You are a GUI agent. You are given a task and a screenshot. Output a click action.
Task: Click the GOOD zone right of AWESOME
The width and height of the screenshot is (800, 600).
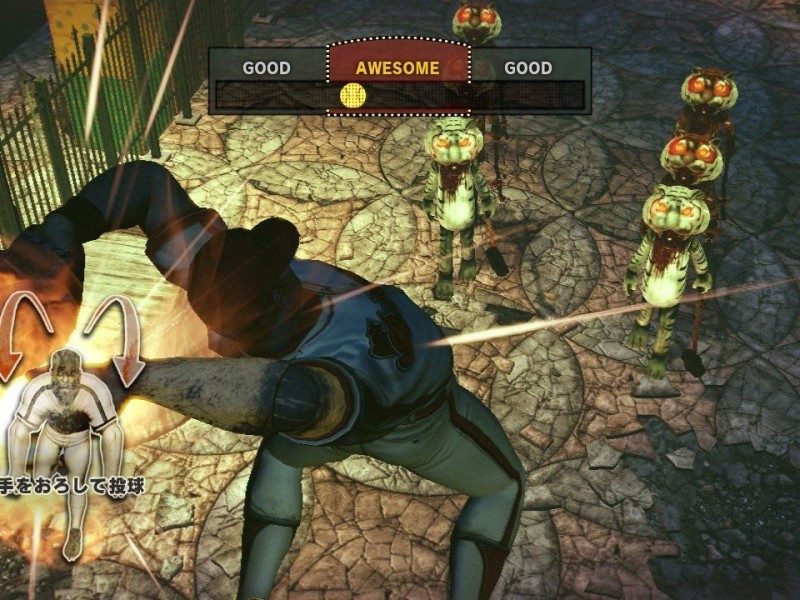pos(528,68)
